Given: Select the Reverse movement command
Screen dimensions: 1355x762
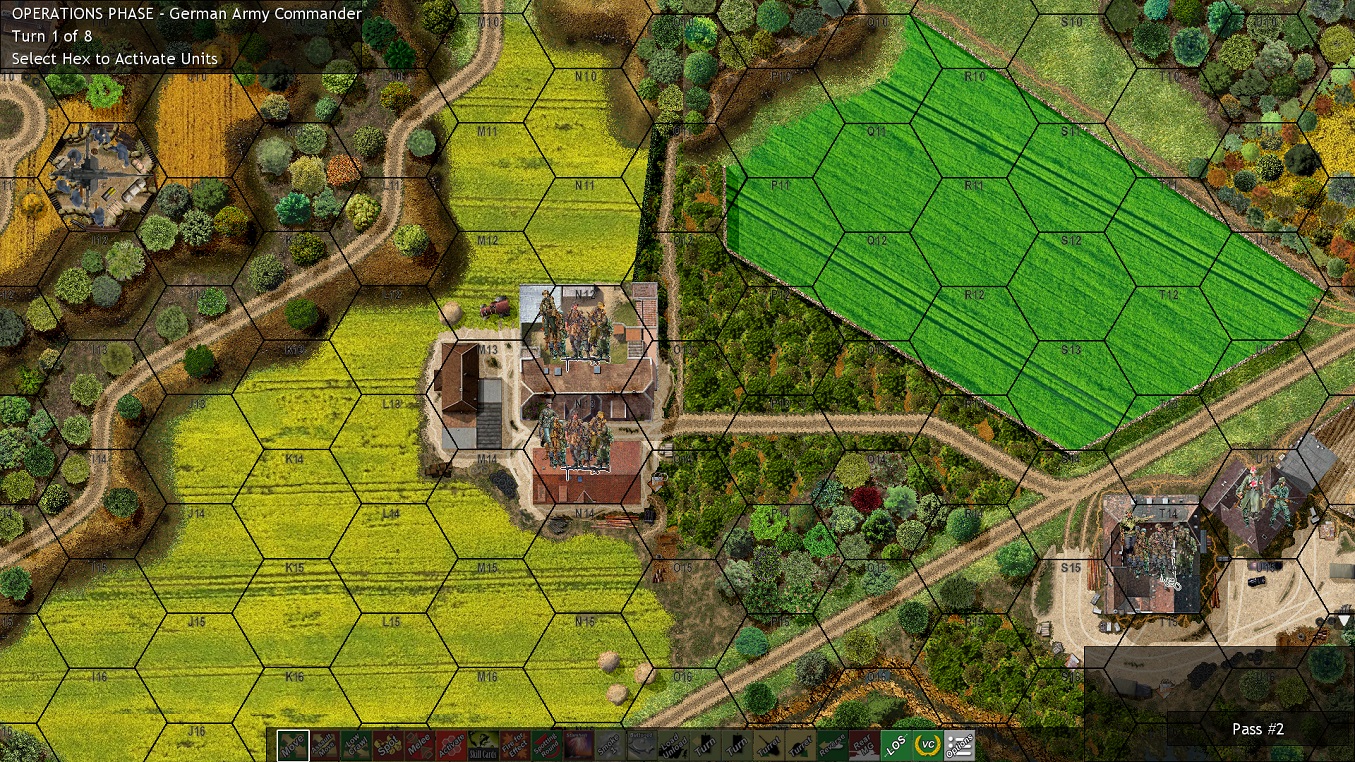Looking at the screenshot, I should [833, 745].
